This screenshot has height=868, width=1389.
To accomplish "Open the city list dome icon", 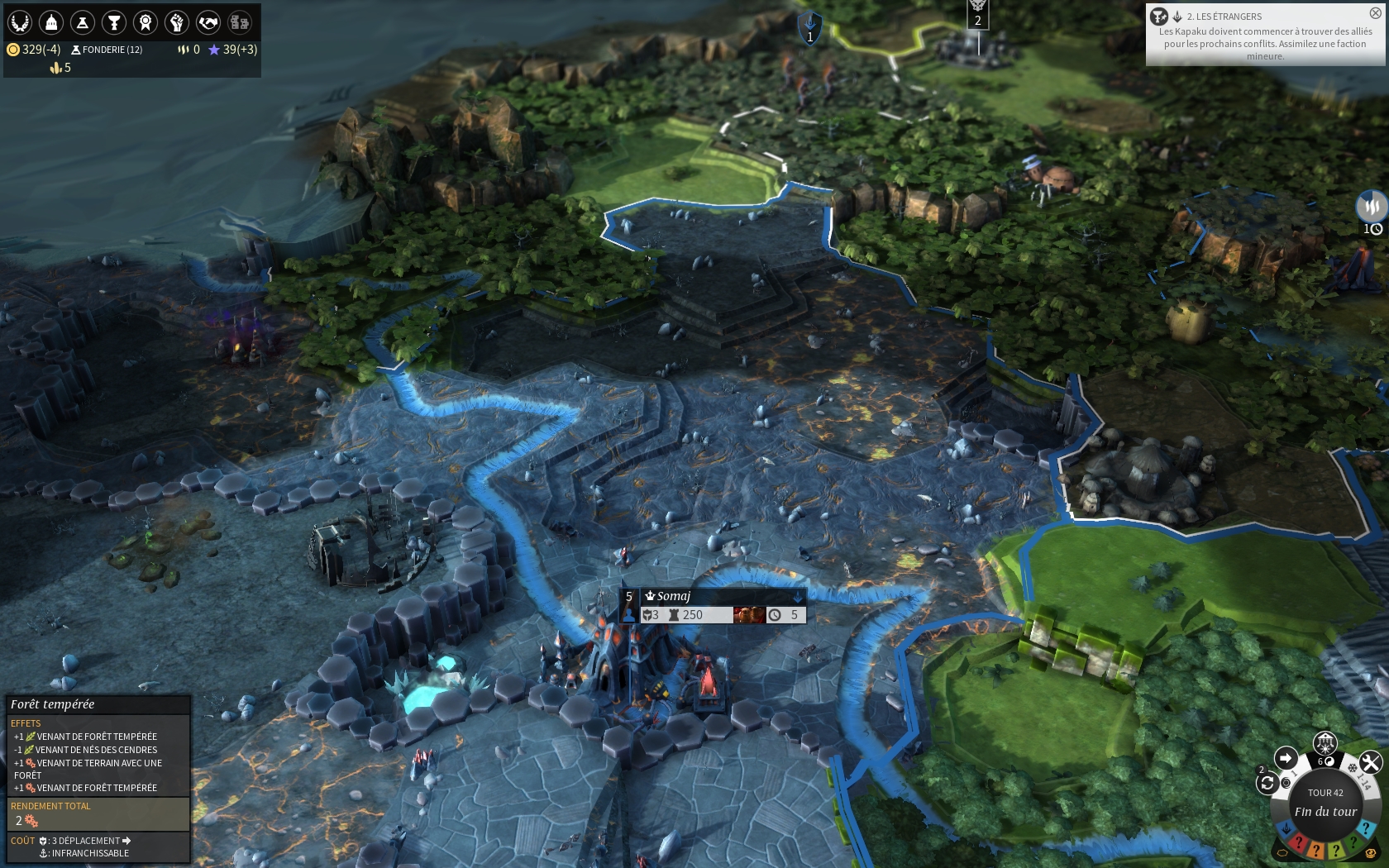I will tap(51, 22).
